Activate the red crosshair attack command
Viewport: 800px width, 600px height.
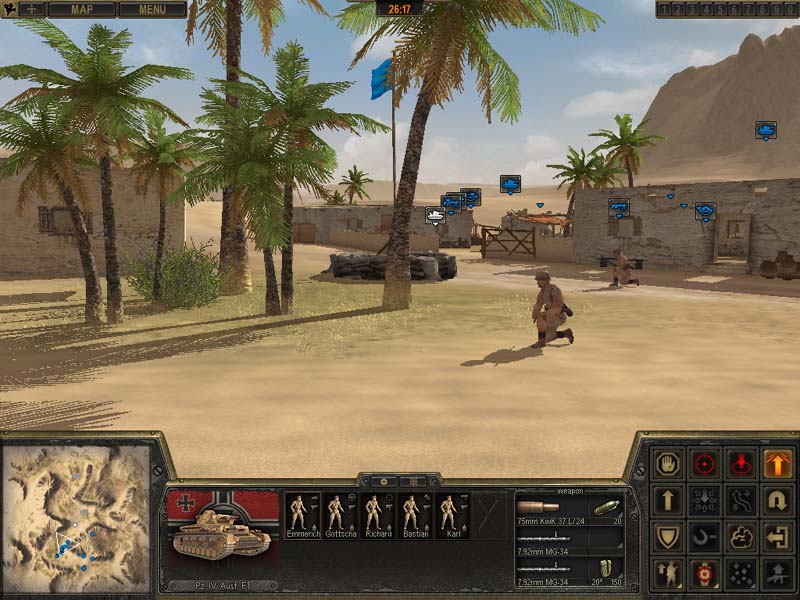click(704, 464)
